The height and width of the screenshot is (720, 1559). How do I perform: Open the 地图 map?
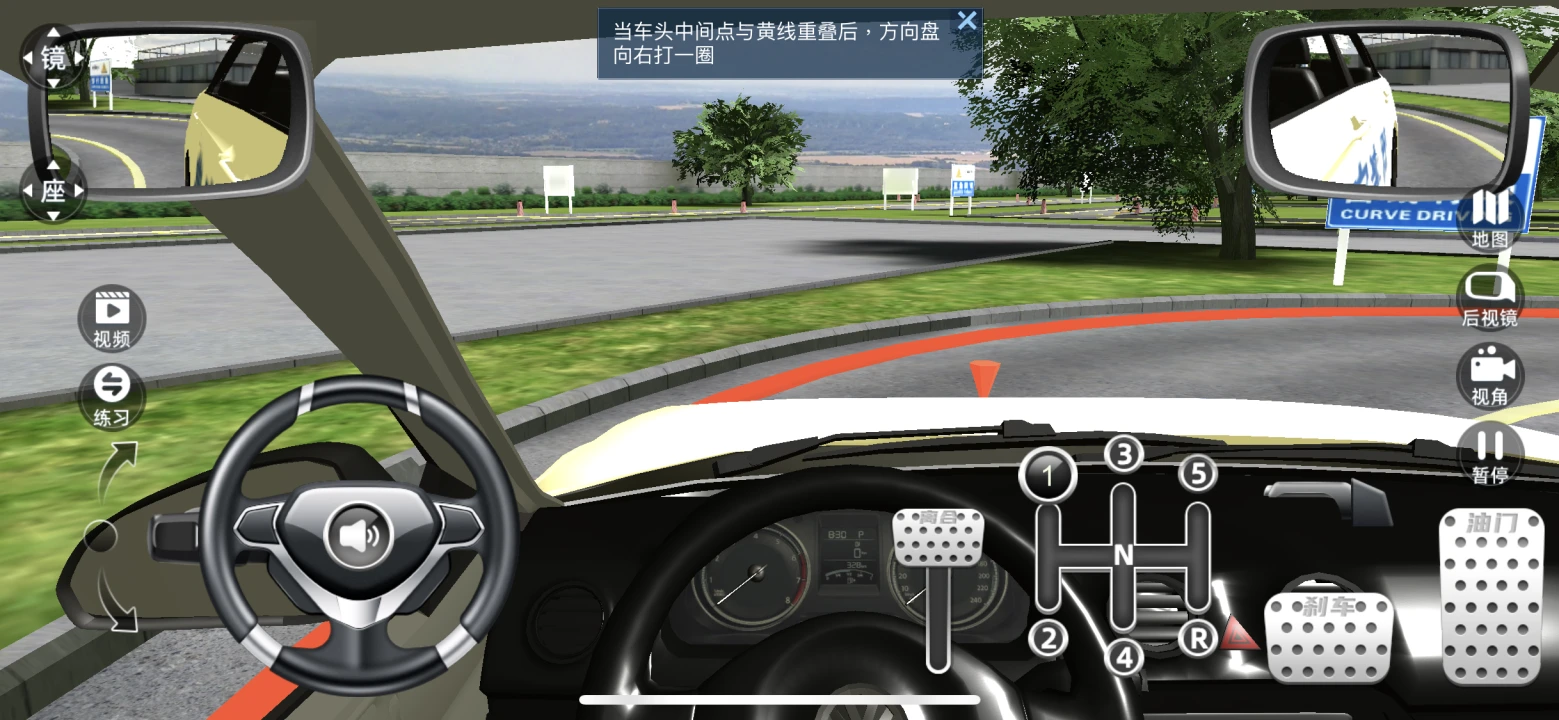(1490, 216)
